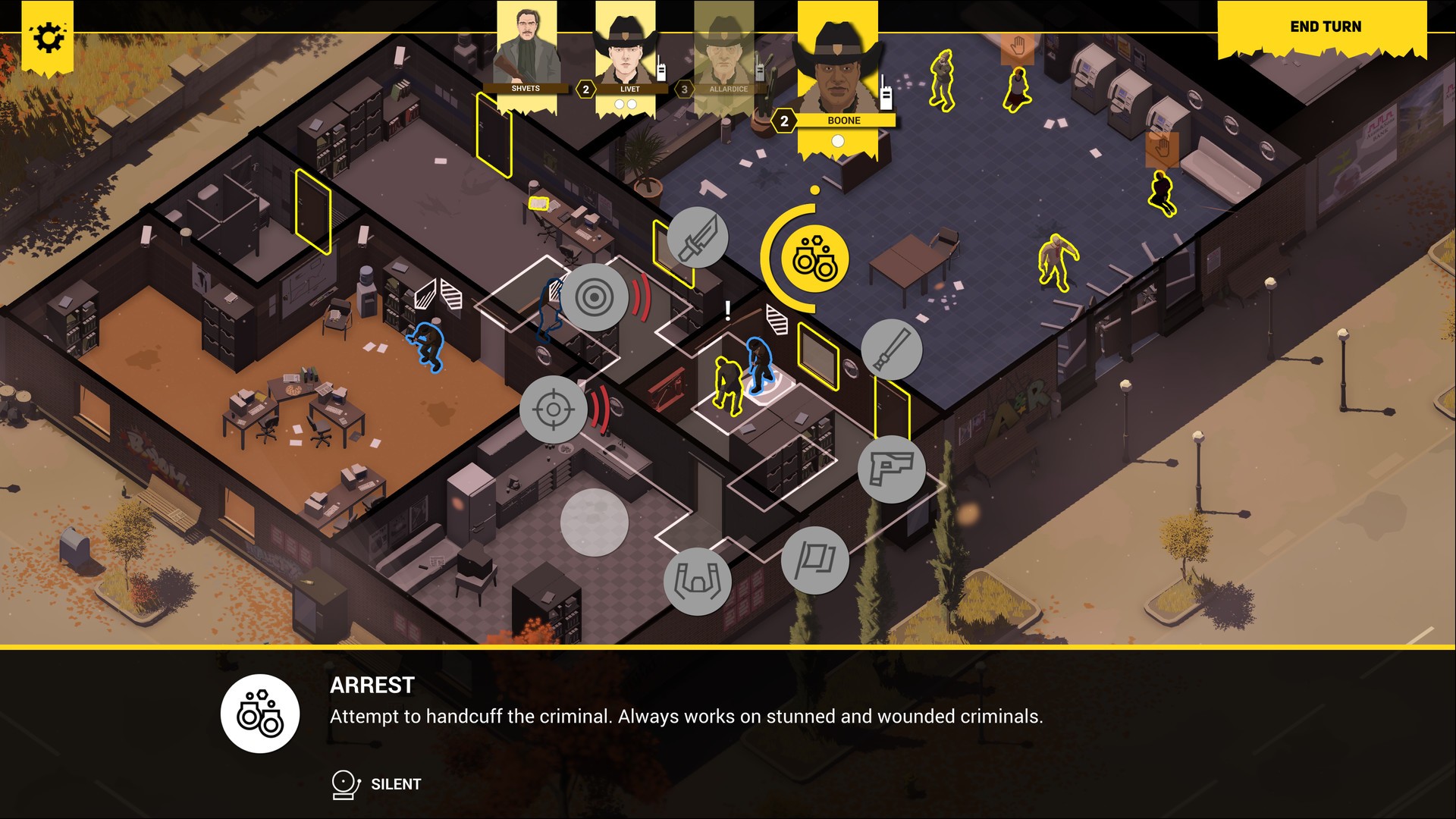Pick the taser stun action icon
Viewport: 1456px width, 819px height.
[x=698, y=579]
